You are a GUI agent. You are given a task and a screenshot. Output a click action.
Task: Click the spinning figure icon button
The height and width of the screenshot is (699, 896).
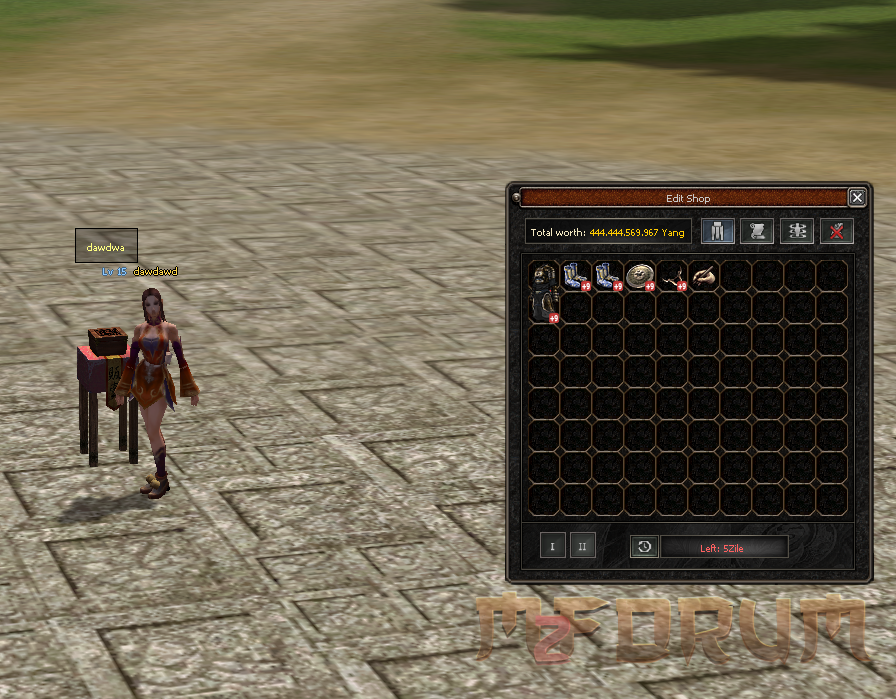point(797,232)
